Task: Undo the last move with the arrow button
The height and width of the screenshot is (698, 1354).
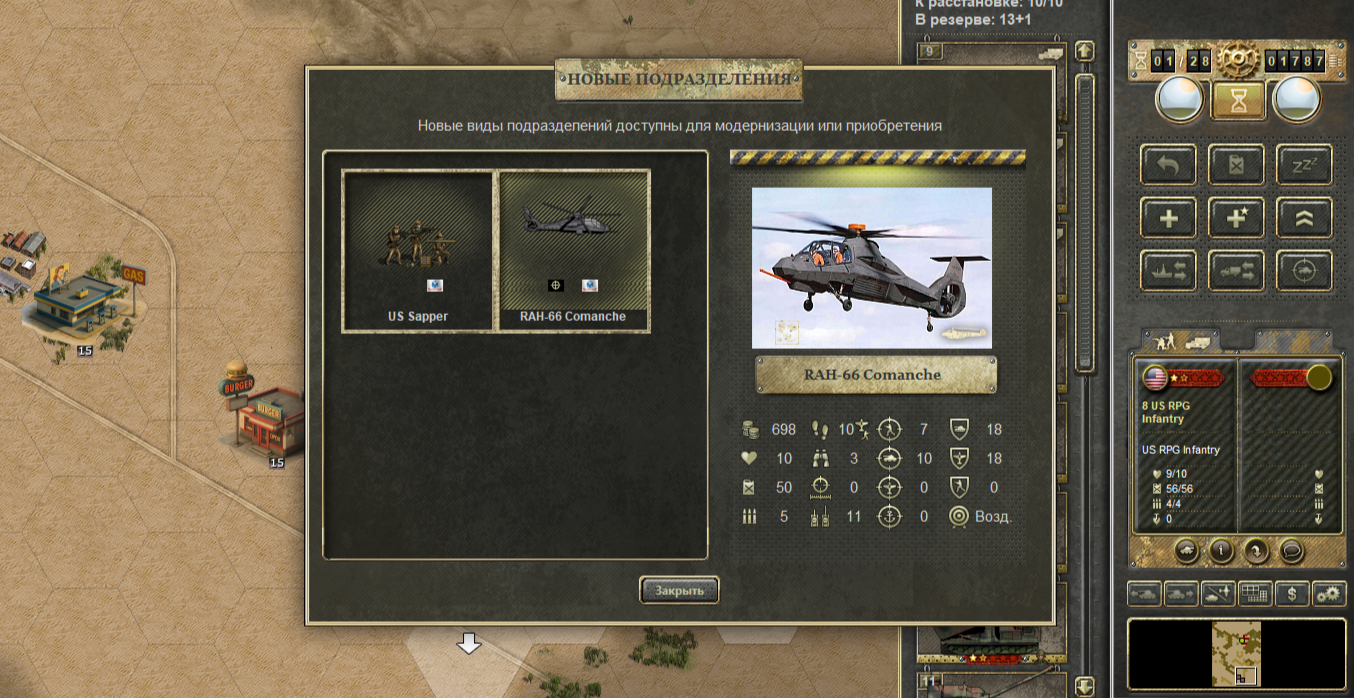Action: [1168, 165]
